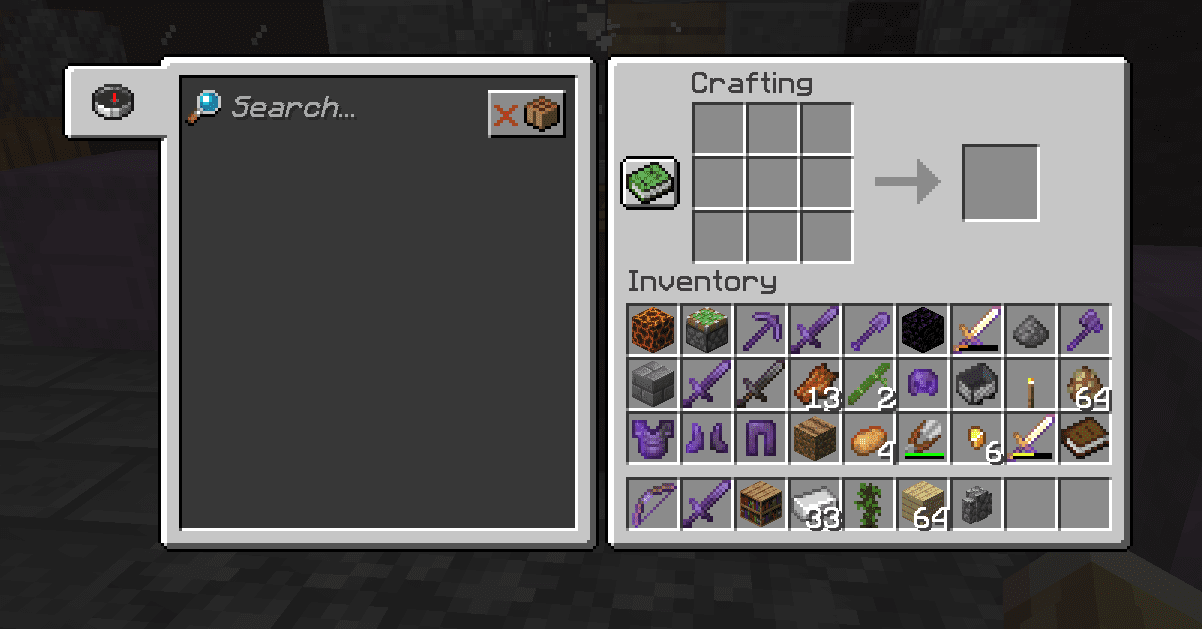The width and height of the screenshot is (1202, 629).
Task: Pick up the stack of 2 bamboo
Action: pos(869,384)
